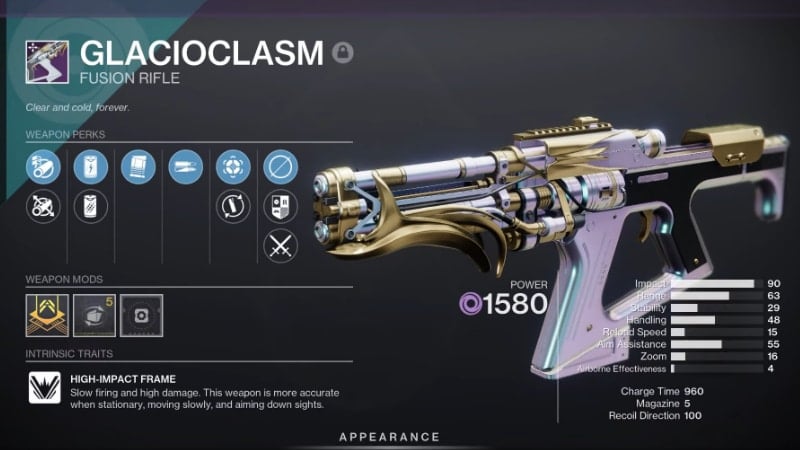The height and width of the screenshot is (450, 800).
Task: Choose the circular-arrows reload perk
Action: click(x=233, y=206)
